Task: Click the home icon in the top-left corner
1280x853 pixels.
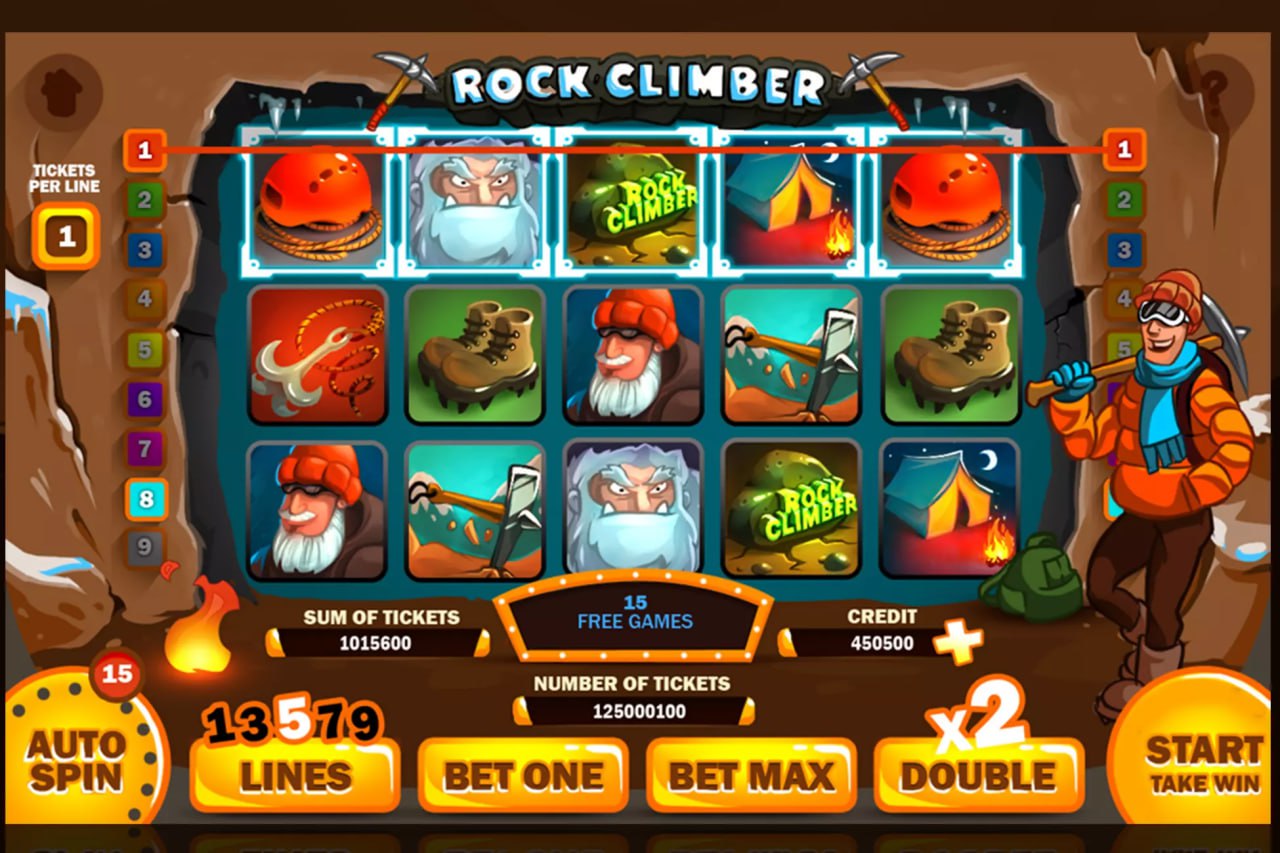Action: [x=60, y=90]
